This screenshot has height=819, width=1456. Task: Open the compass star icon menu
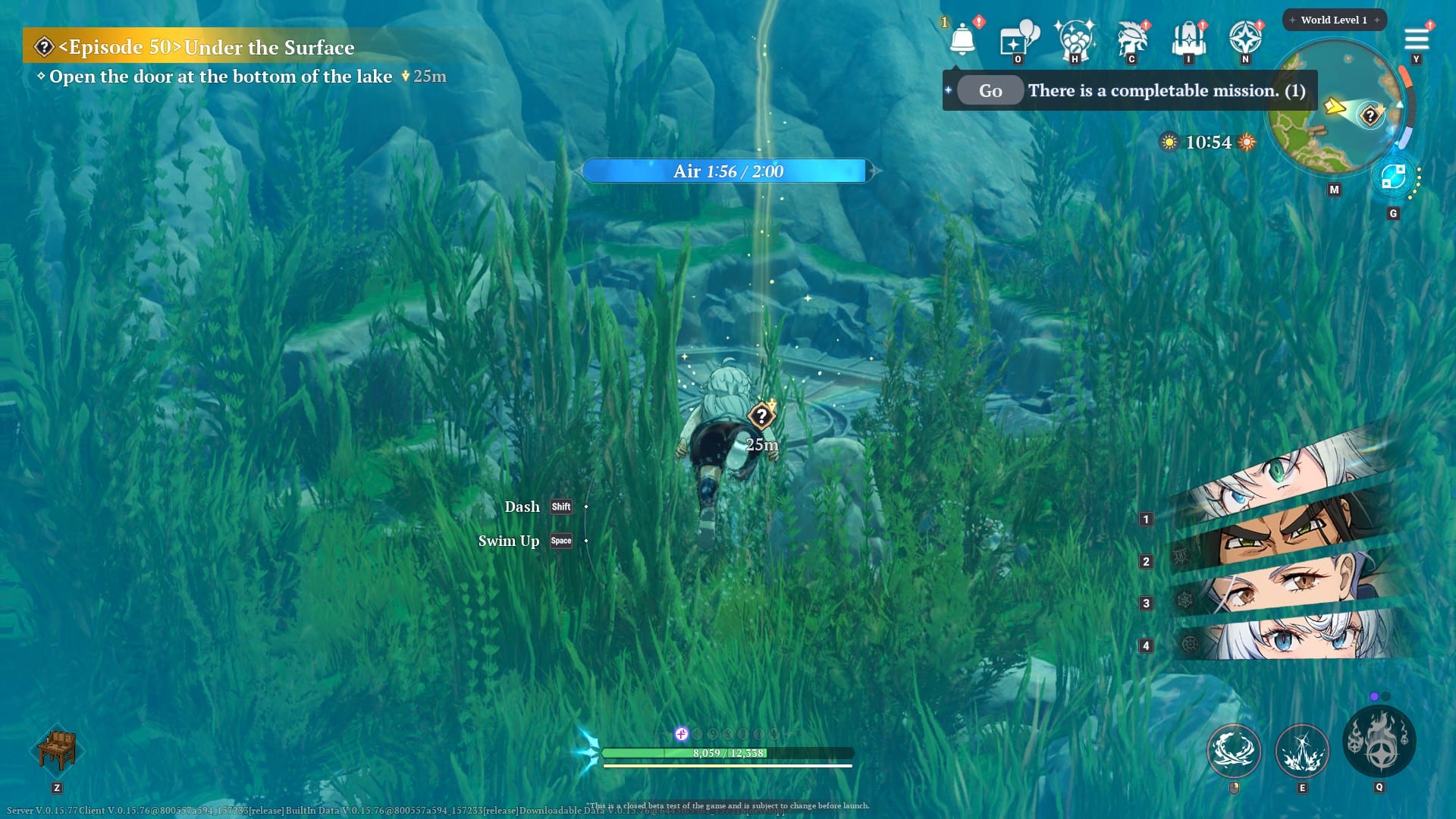[x=1244, y=38]
